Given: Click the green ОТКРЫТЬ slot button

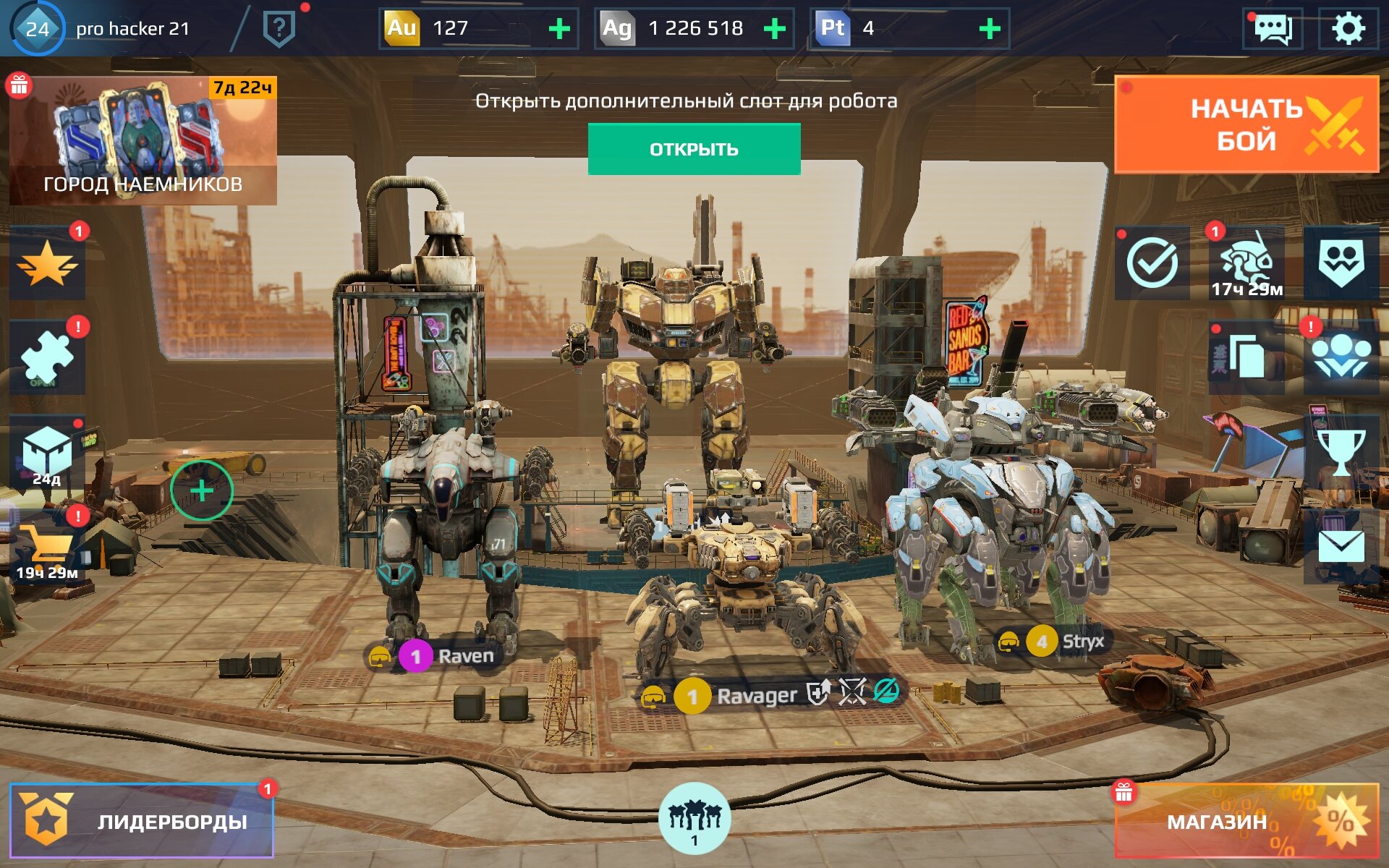Looking at the screenshot, I should pyautogui.click(x=694, y=149).
